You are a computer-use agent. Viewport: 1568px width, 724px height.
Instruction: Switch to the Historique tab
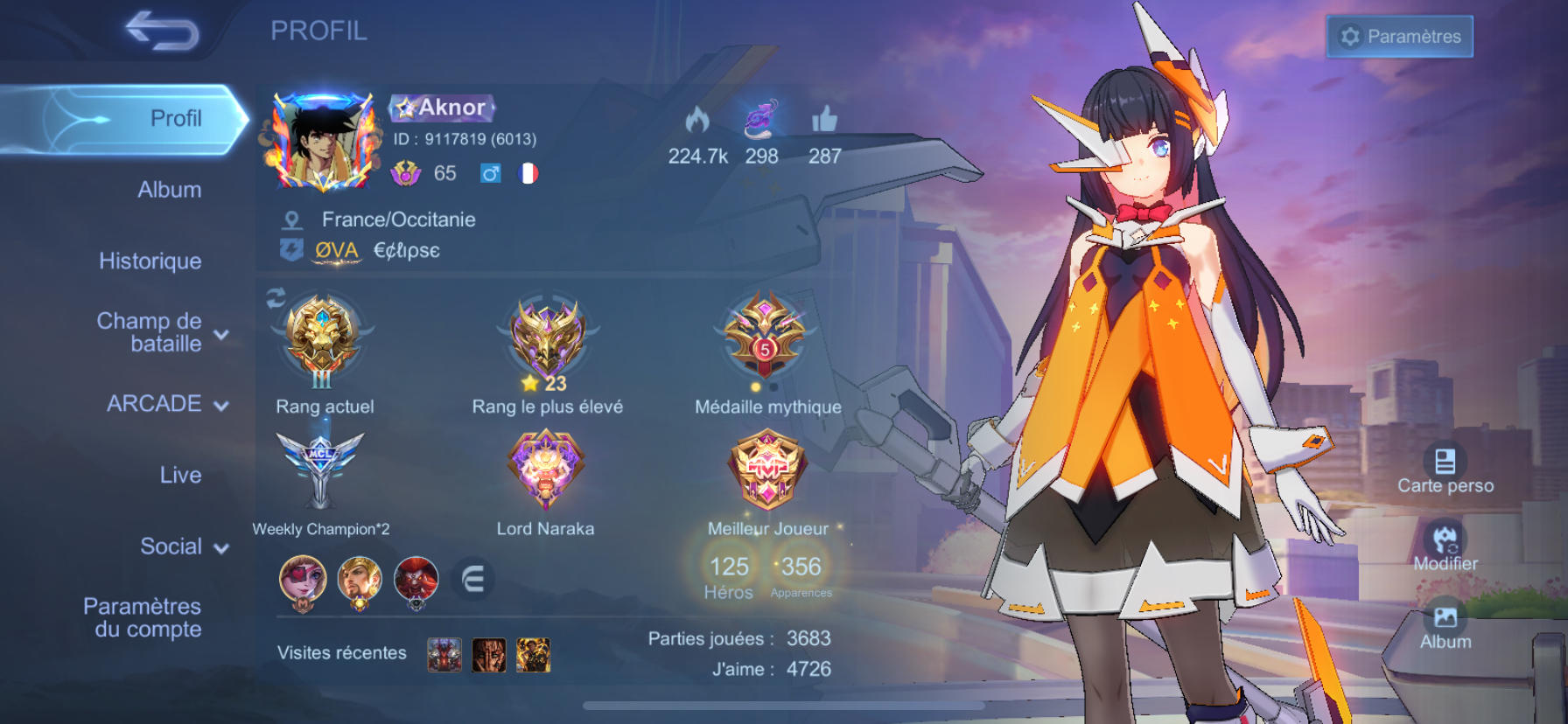click(x=149, y=261)
